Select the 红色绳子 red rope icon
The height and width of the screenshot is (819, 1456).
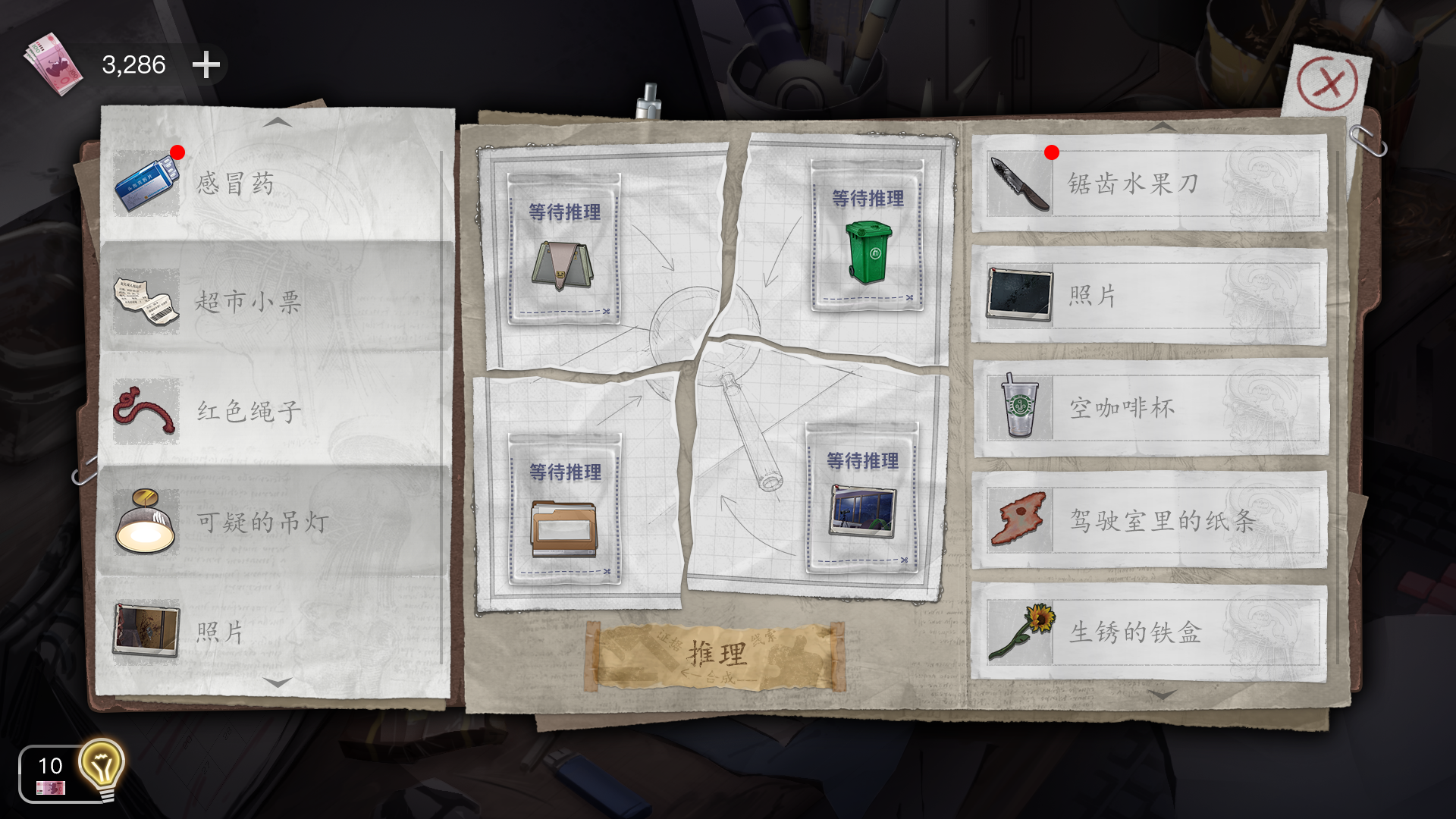click(146, 410)
